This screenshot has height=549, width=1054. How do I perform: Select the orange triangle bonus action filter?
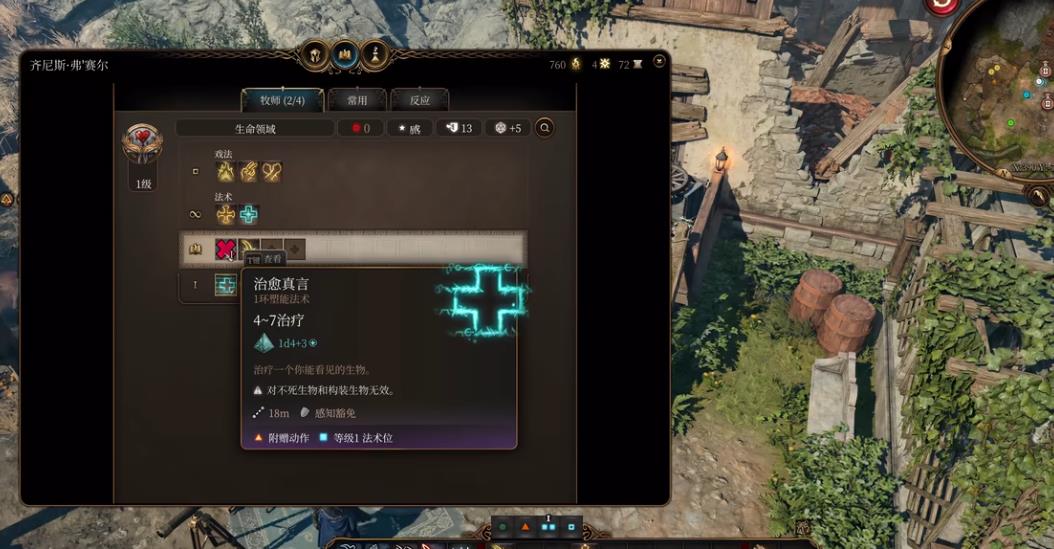(x=526, y=526)
